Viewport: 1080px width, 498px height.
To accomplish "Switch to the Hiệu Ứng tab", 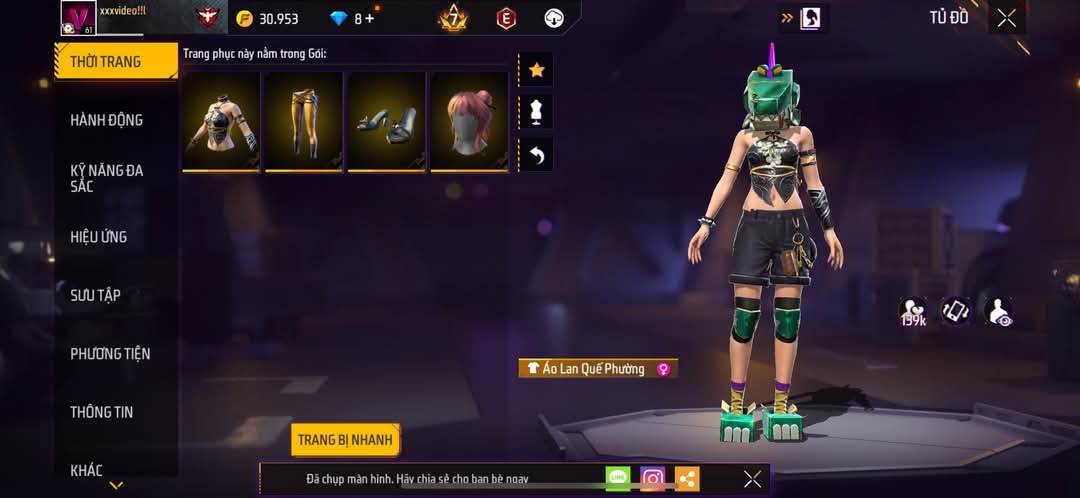I will coord(99,237).
